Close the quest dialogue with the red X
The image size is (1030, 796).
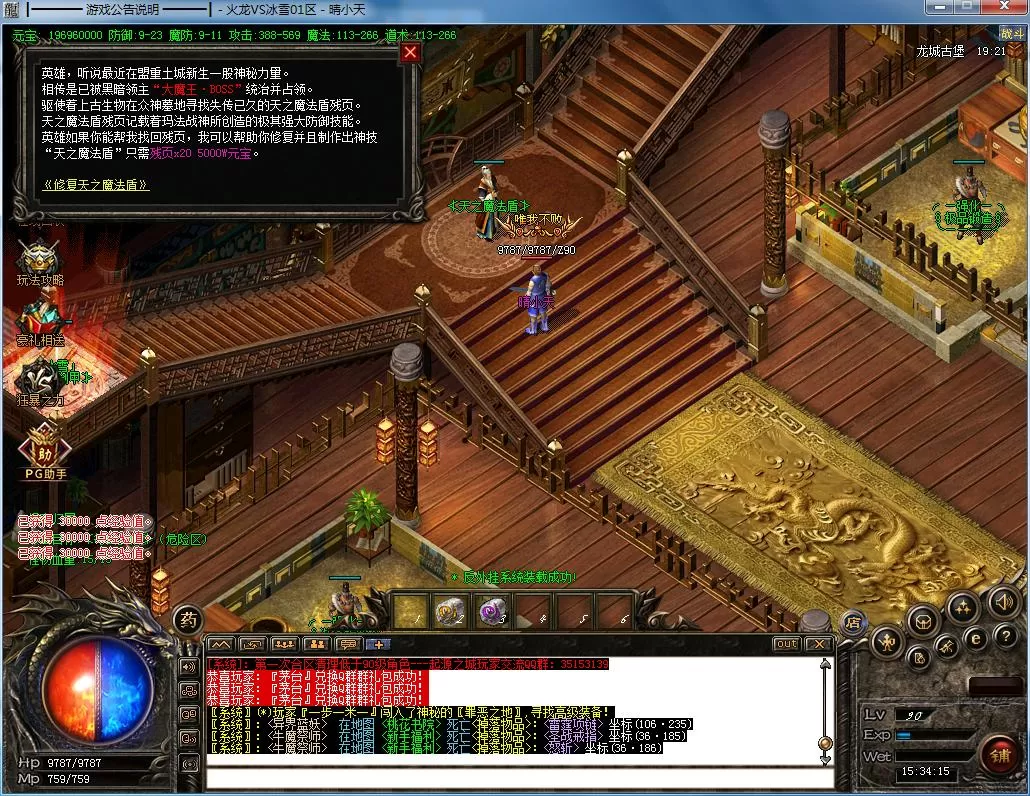pos(410,53)
